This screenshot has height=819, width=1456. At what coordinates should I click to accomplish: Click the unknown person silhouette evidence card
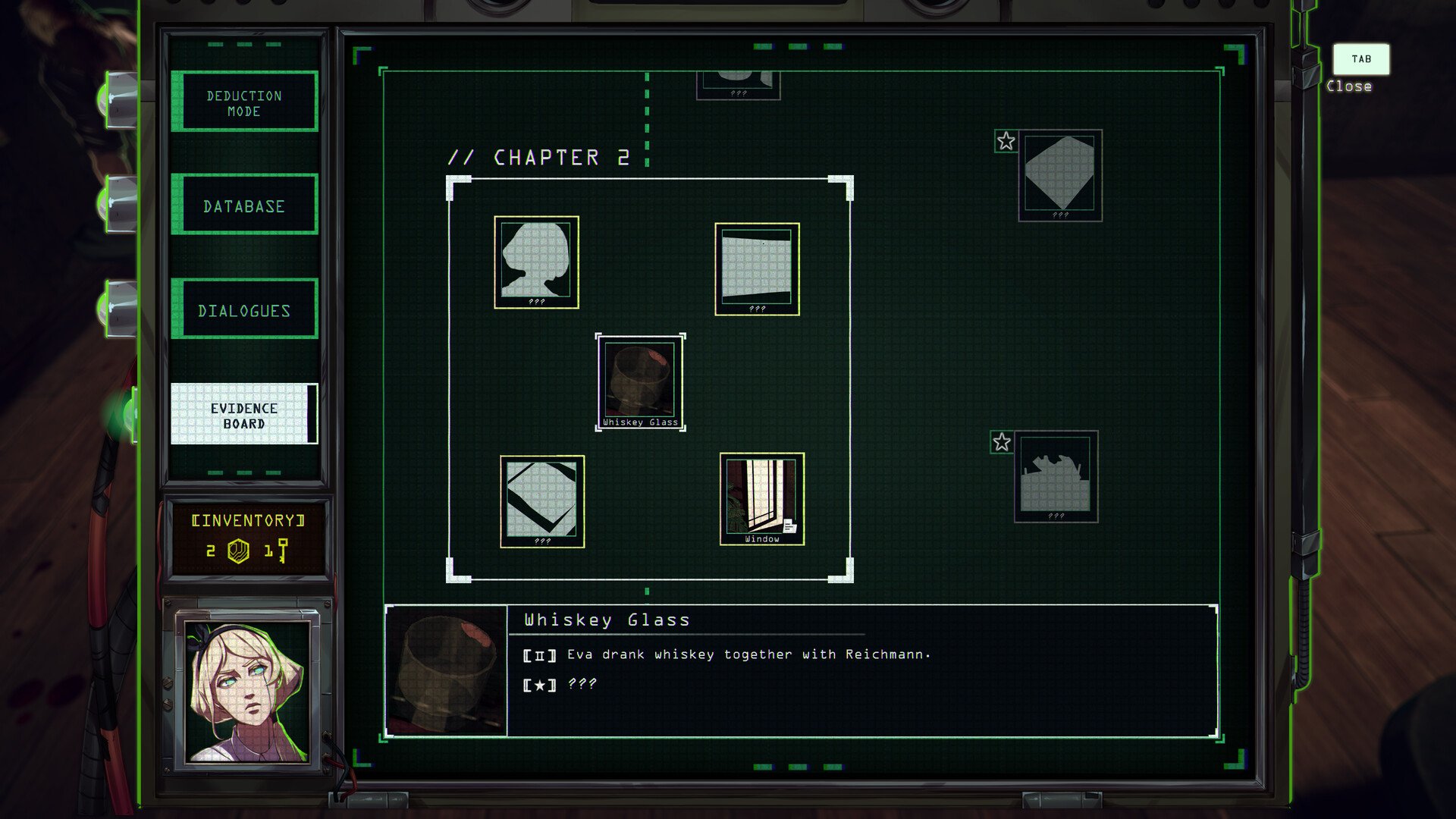pos(536,262)
